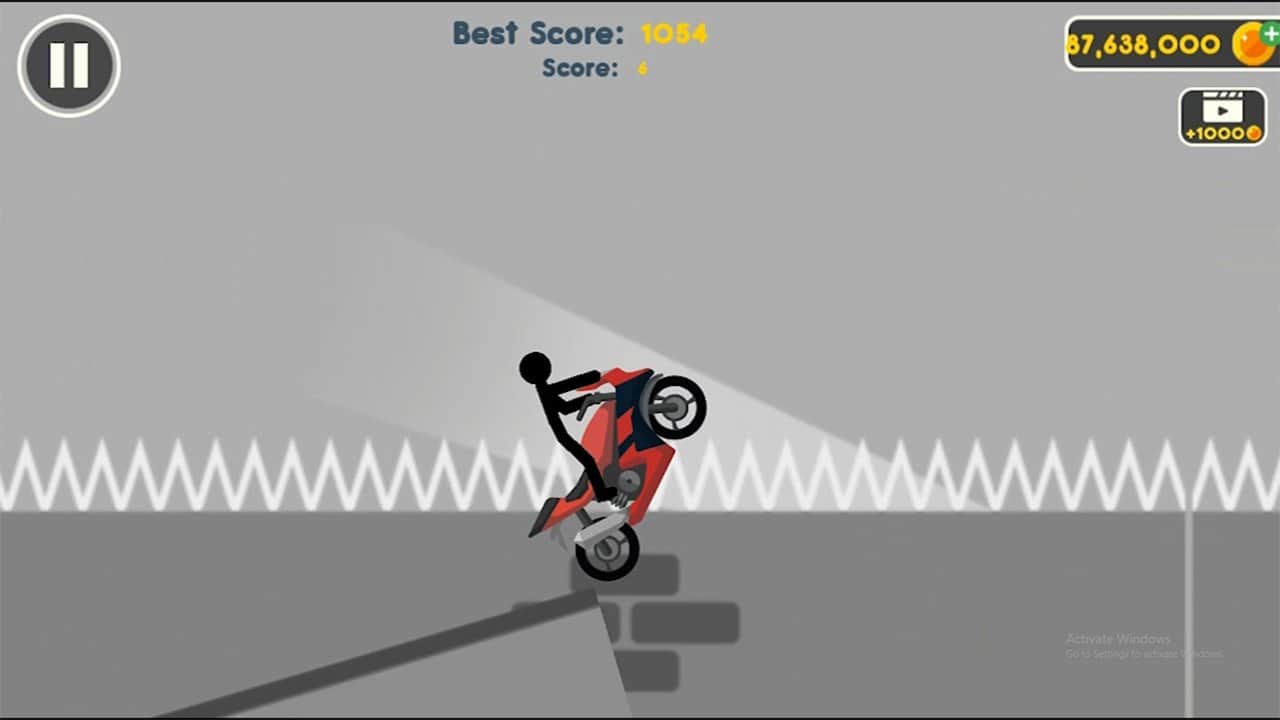
Task: Tap the clapperboard play icon
Action: point(1221,107)
